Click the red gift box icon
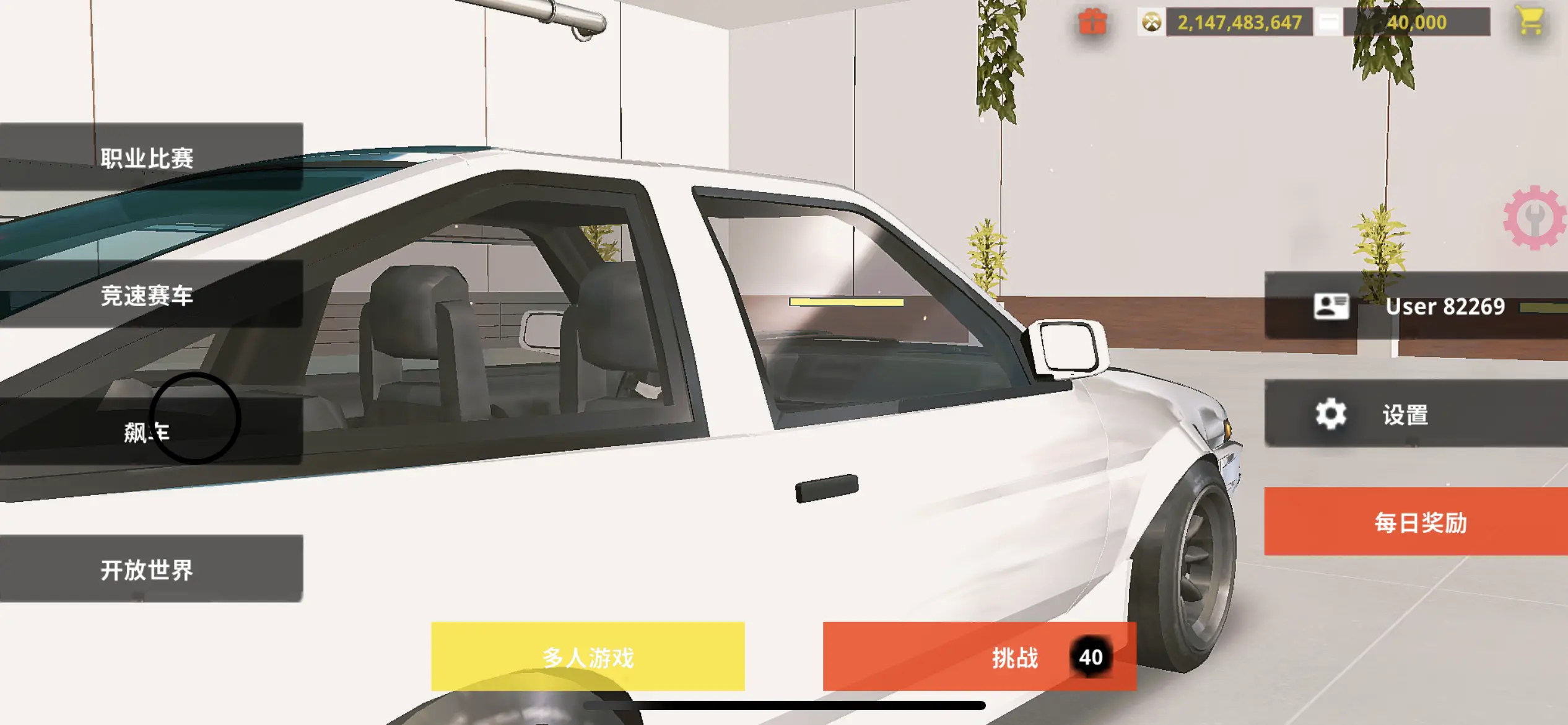 1092,22
